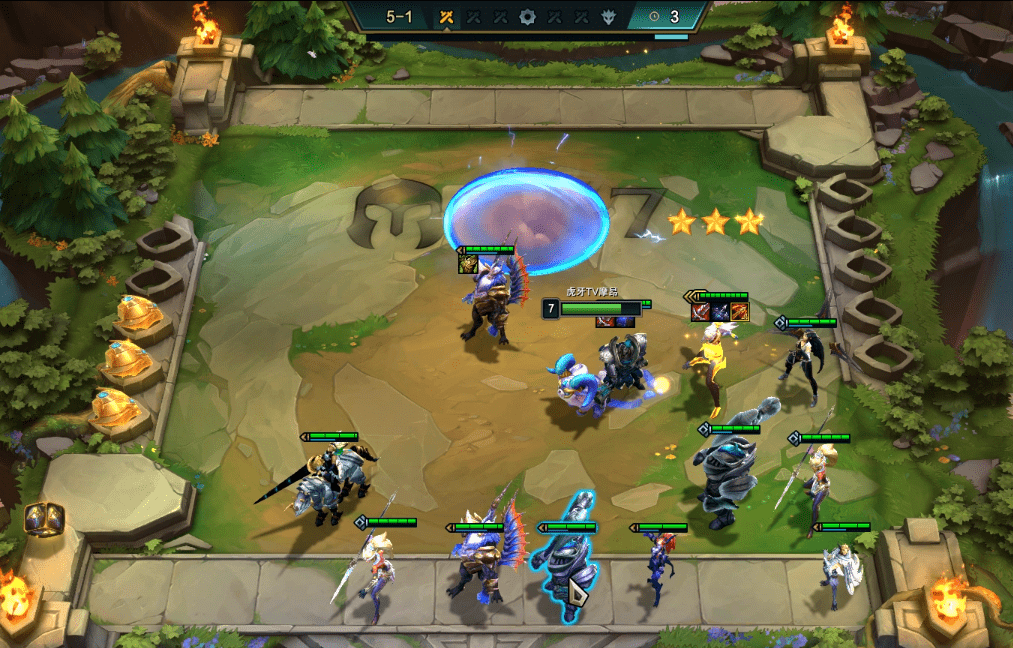Select the little legend with level 7 nameplate

[580, 384]
